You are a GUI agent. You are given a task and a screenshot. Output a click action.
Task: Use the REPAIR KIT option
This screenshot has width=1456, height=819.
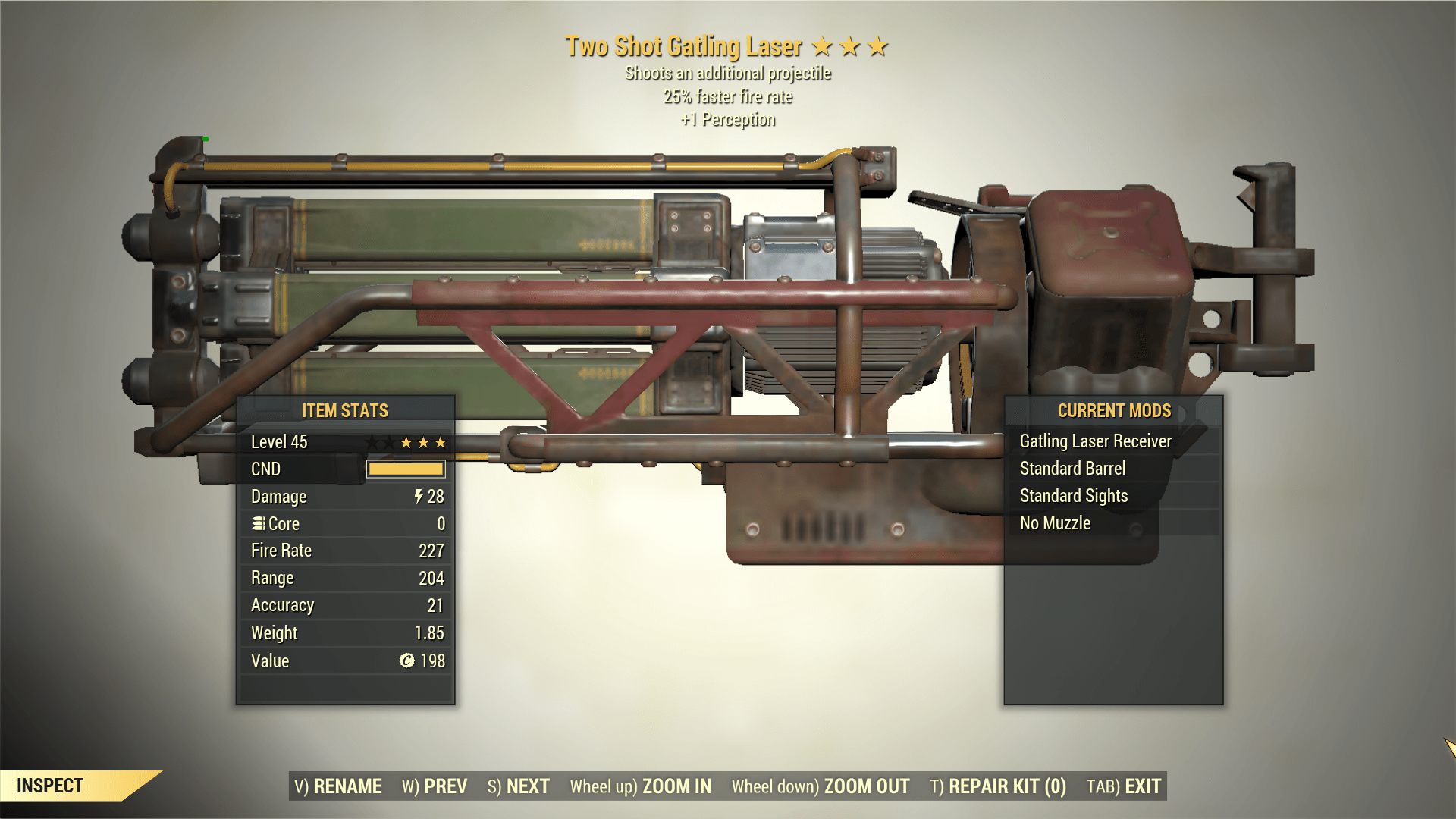click(x=998, y=786)
